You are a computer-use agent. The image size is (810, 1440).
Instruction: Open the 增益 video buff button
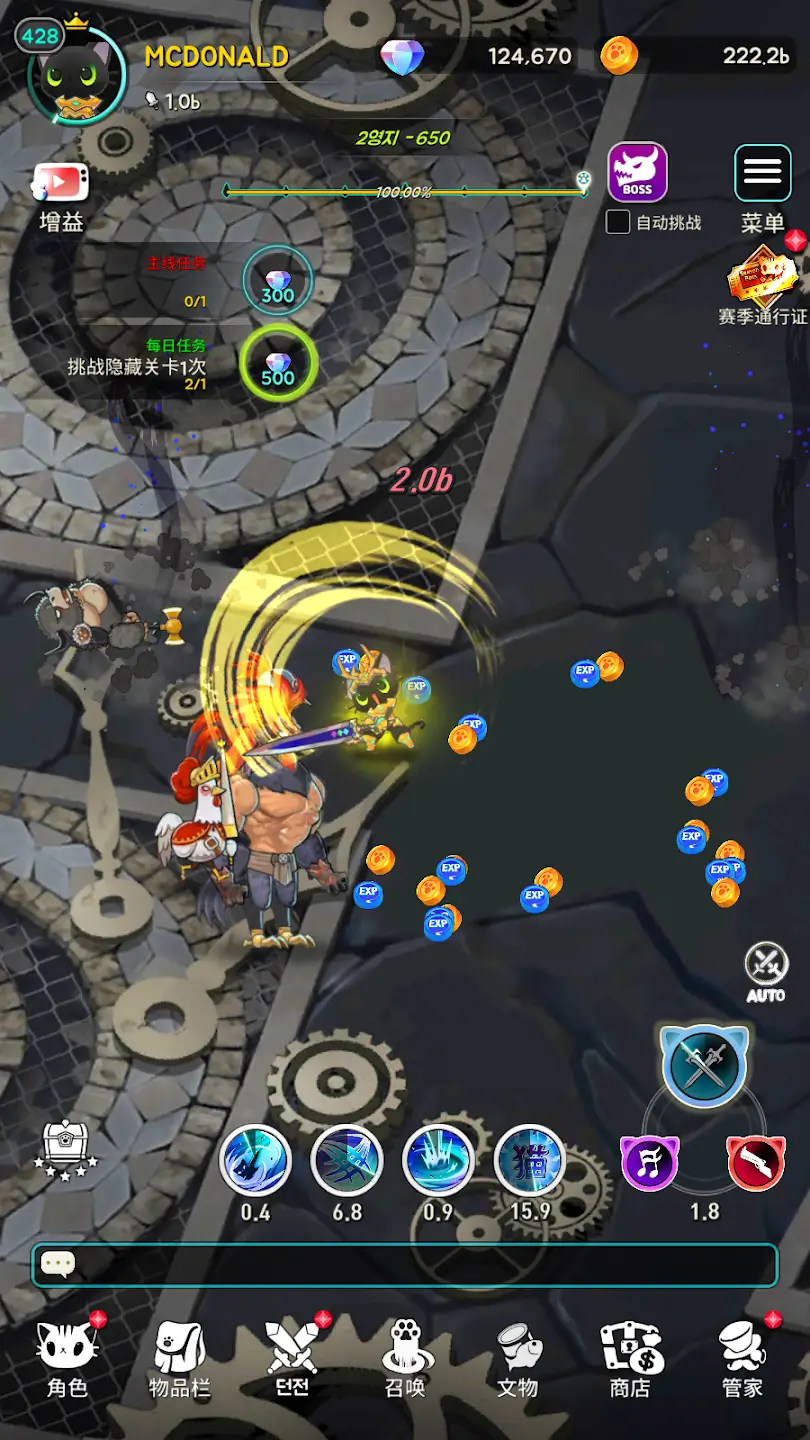click(62, 185)
